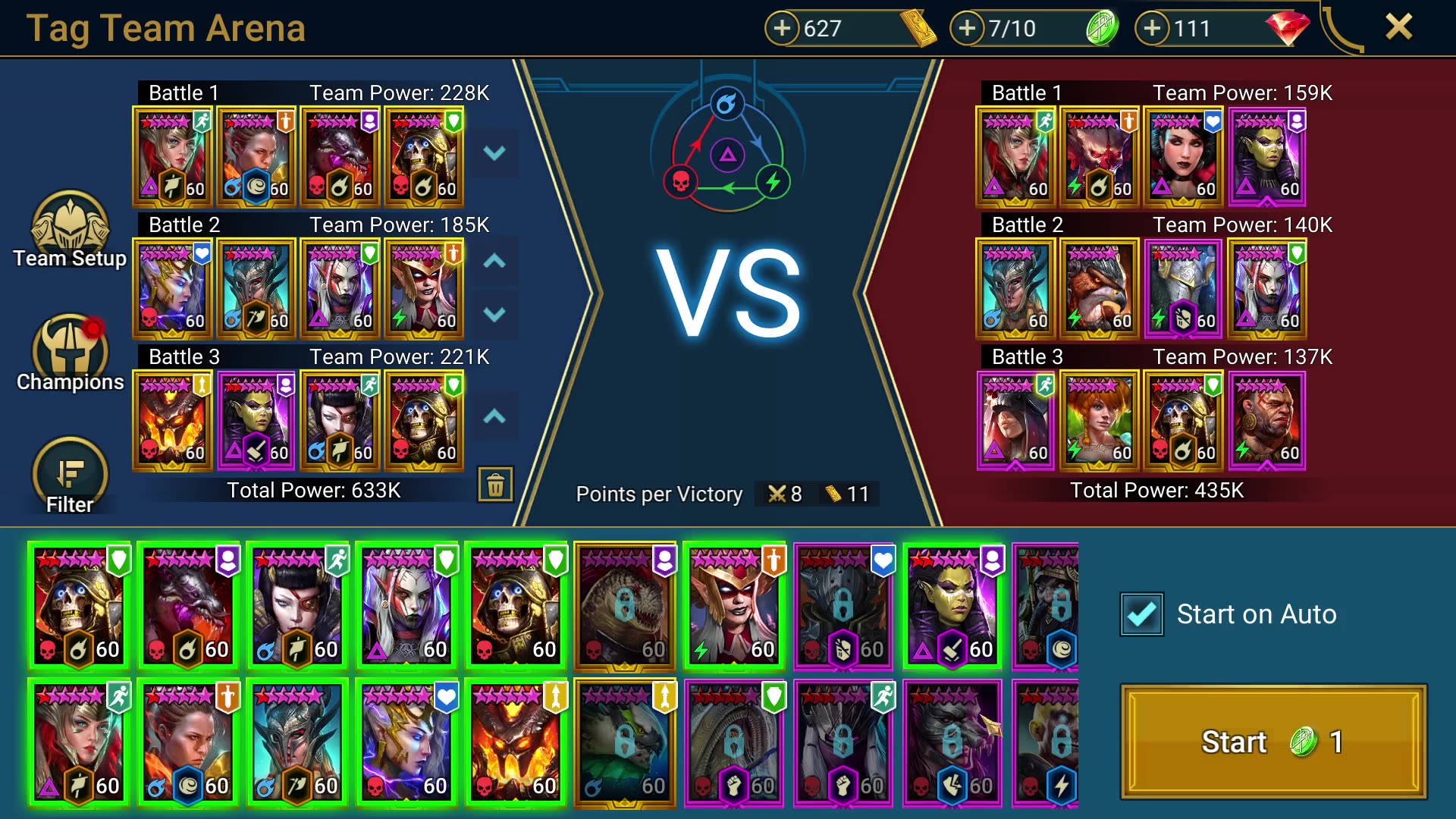View the affinity wheel diagram

pos(726,152)
